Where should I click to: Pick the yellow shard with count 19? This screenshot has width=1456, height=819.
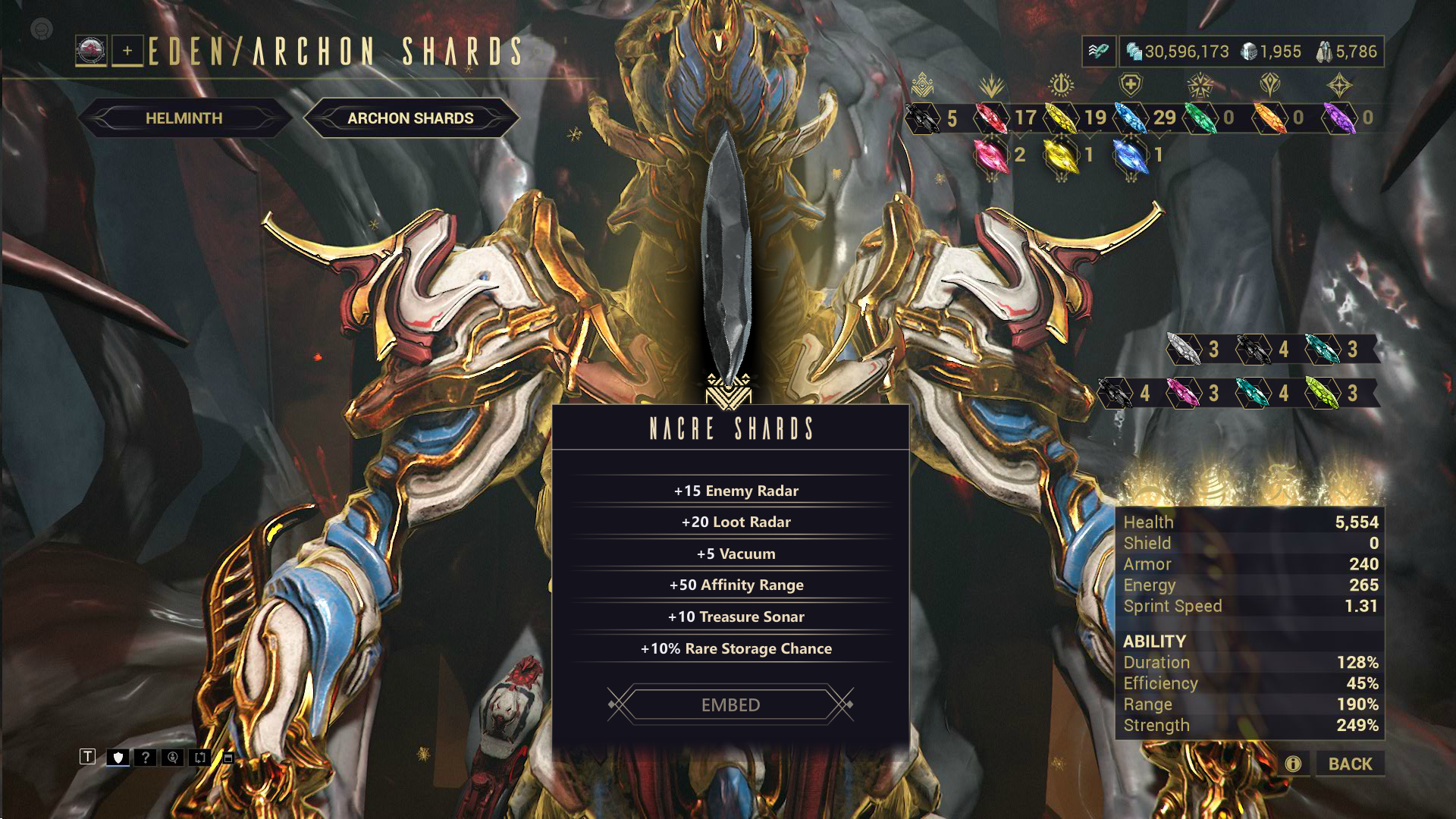tap(1059, 118)
